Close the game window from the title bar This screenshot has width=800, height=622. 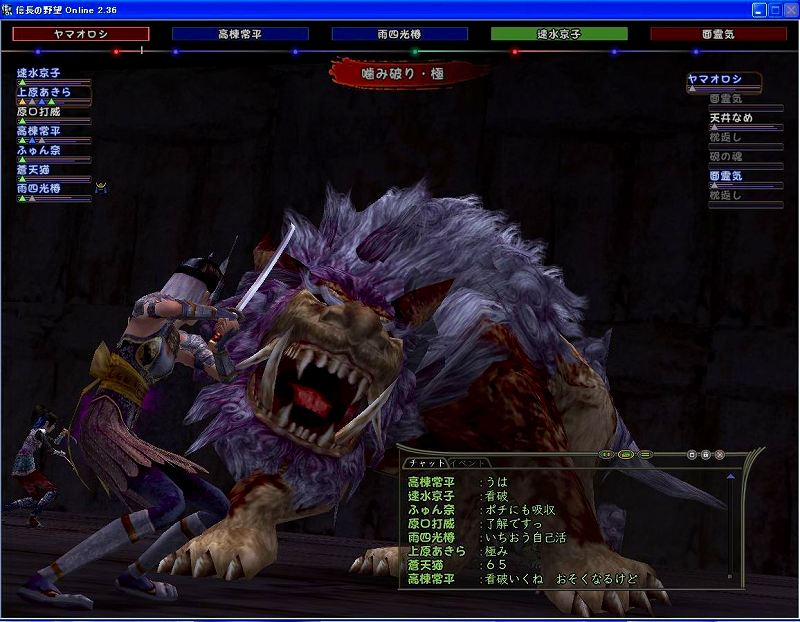click(x=787, y=9)
